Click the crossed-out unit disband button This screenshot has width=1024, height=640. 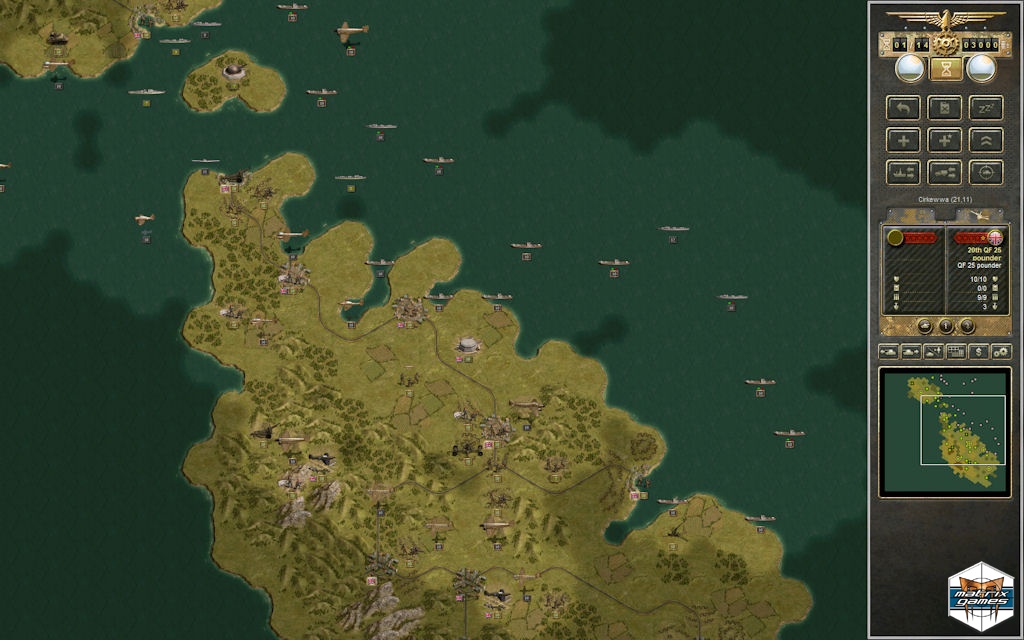[944, 107]
